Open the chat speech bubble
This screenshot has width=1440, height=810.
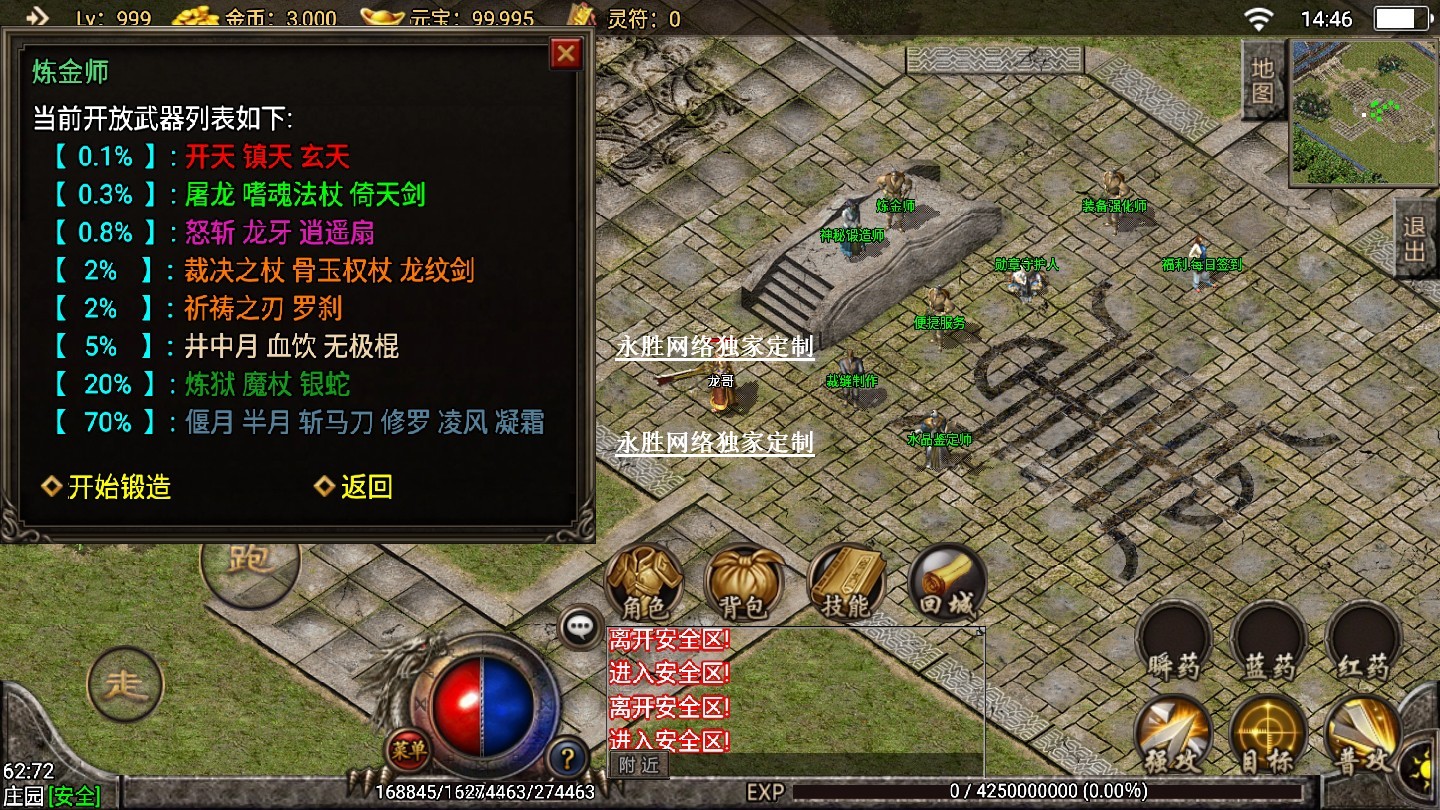(x=581, y=628)
